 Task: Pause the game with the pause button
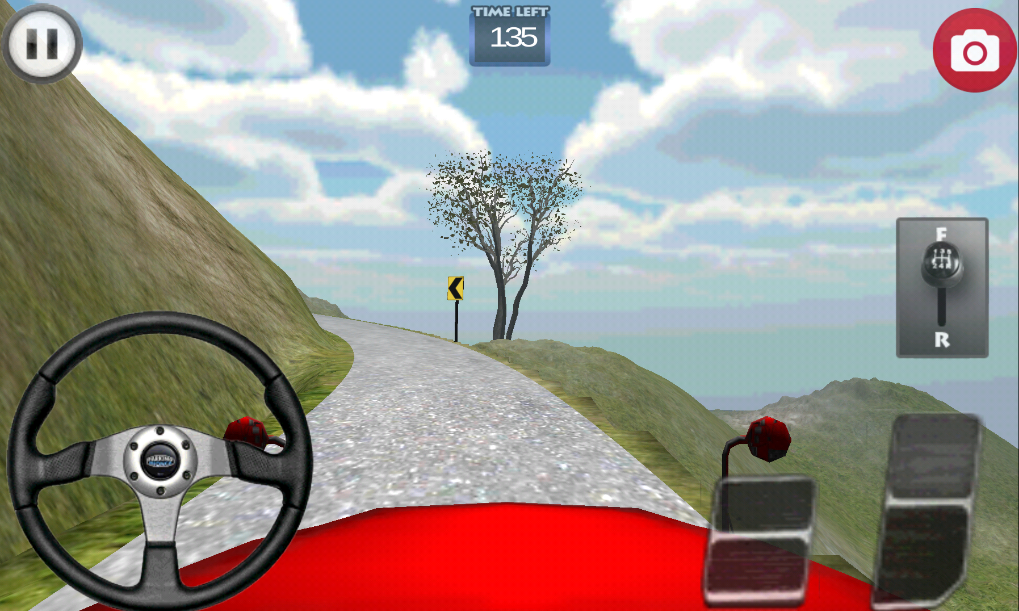[42, 43]
